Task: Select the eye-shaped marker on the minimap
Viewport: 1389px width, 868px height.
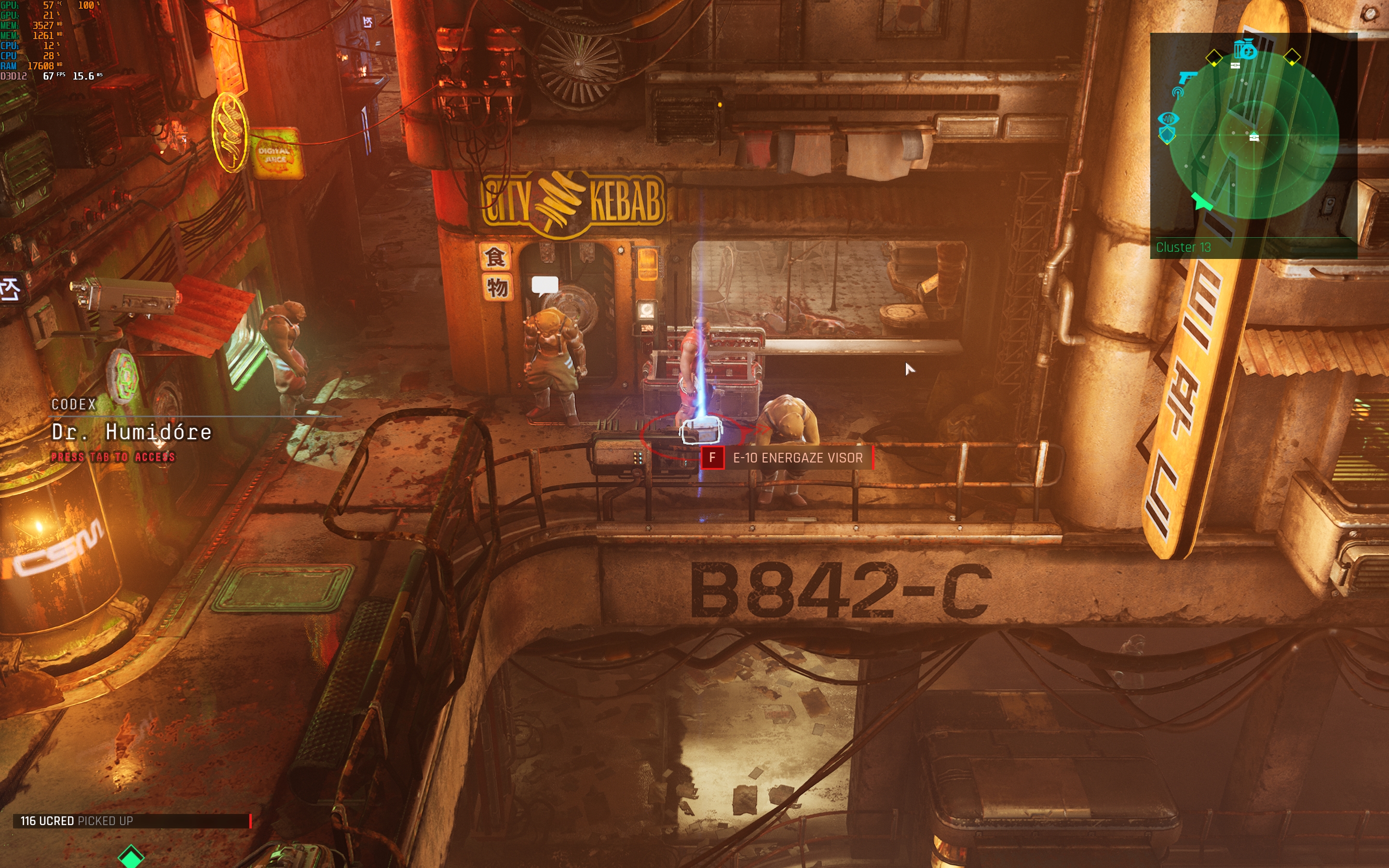Action: (x=1168, y=119)
